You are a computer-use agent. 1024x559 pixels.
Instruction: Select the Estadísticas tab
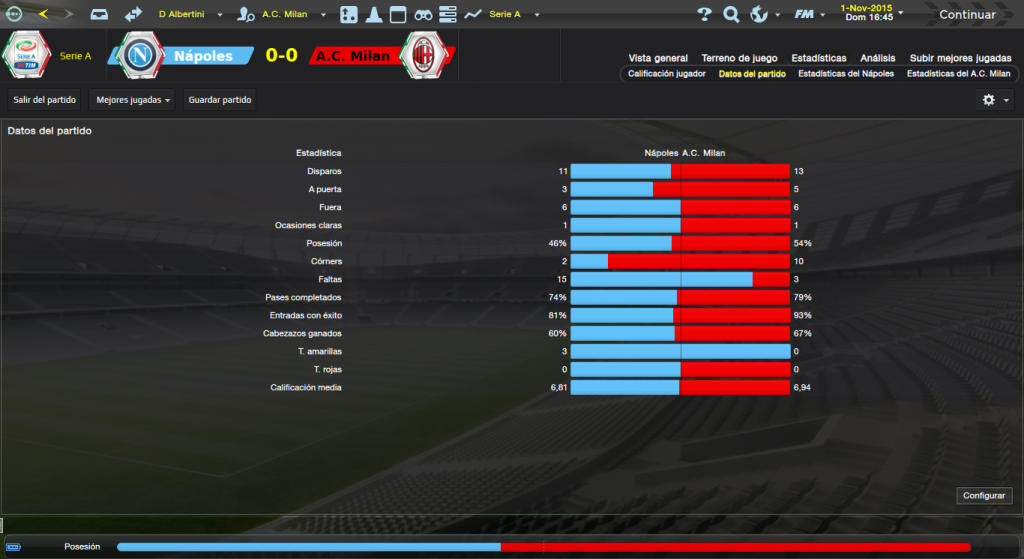click(x=818, y=58)
